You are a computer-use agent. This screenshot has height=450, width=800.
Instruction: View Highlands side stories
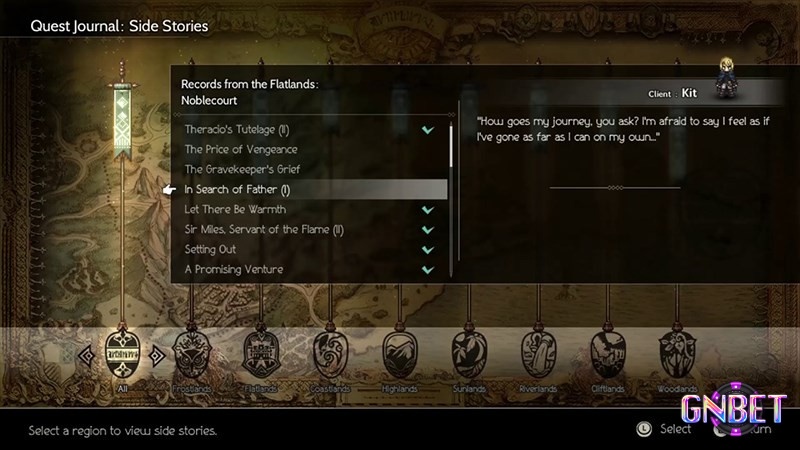(x=400, y=352)
